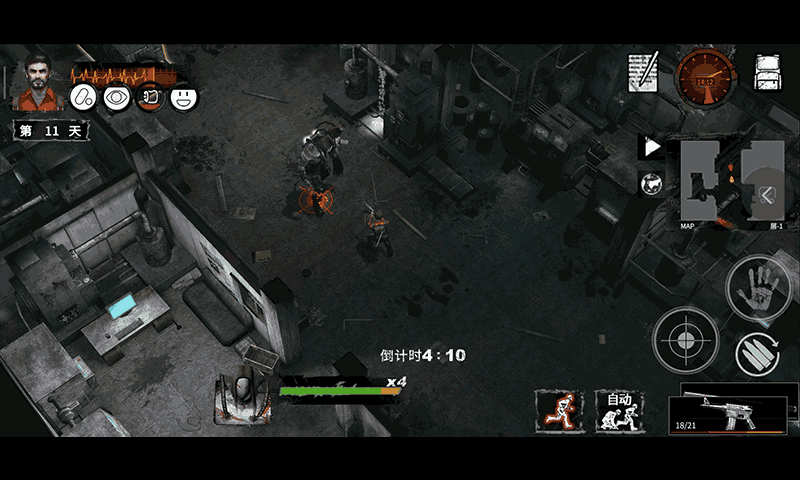Click the white play arrow button

[x=651, y=147]
